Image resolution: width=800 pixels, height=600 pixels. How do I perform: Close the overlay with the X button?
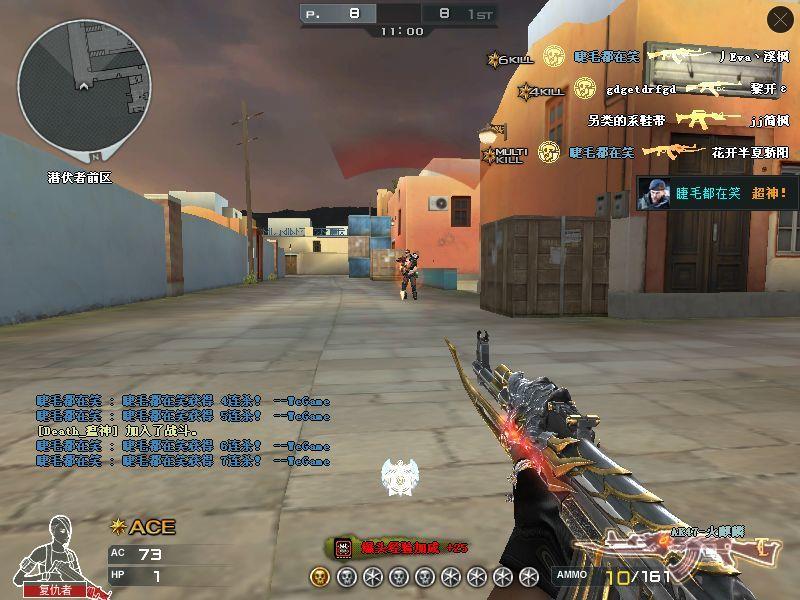tap(779, 19)
